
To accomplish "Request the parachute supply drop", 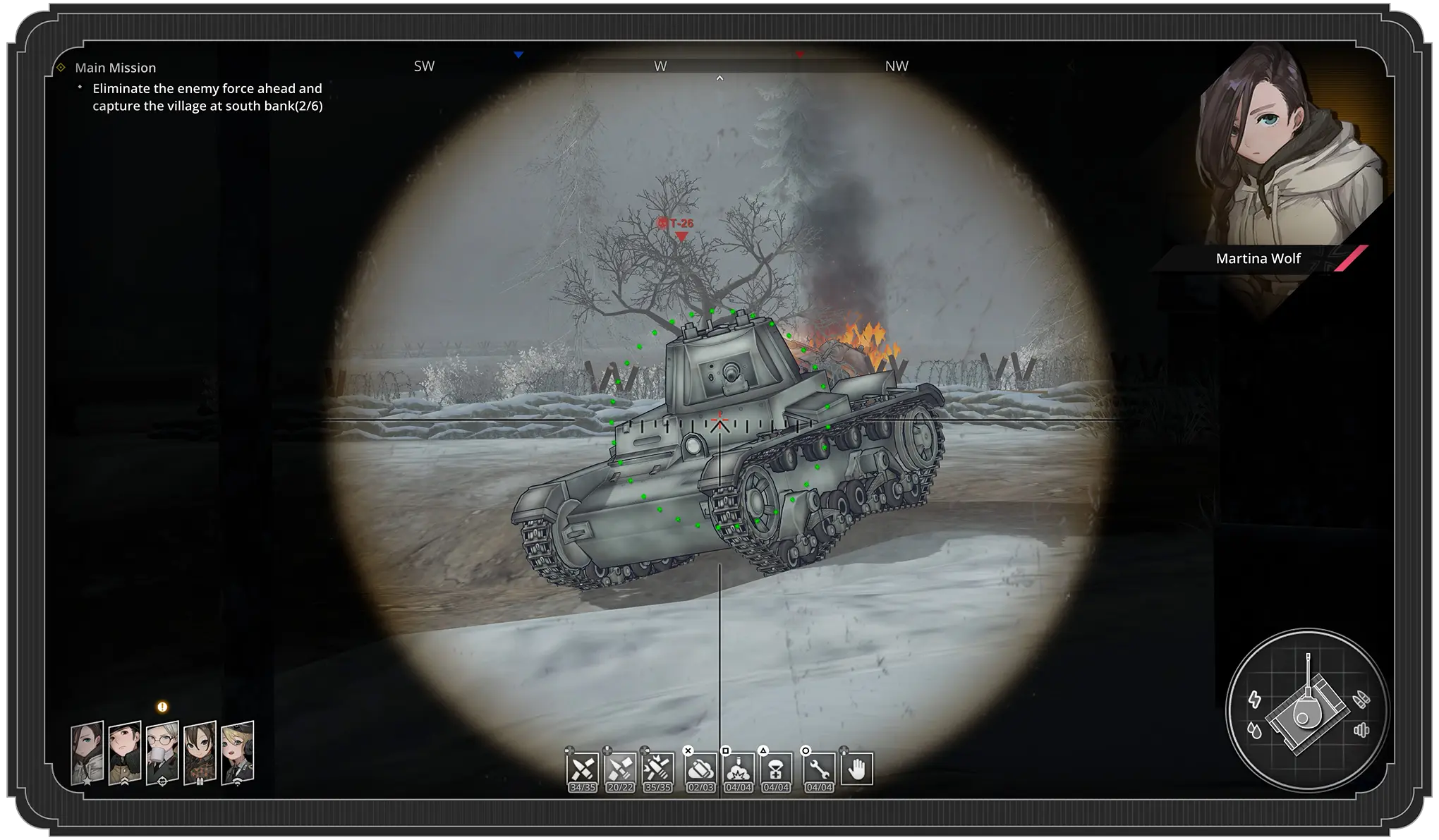I will click(776, 769).
